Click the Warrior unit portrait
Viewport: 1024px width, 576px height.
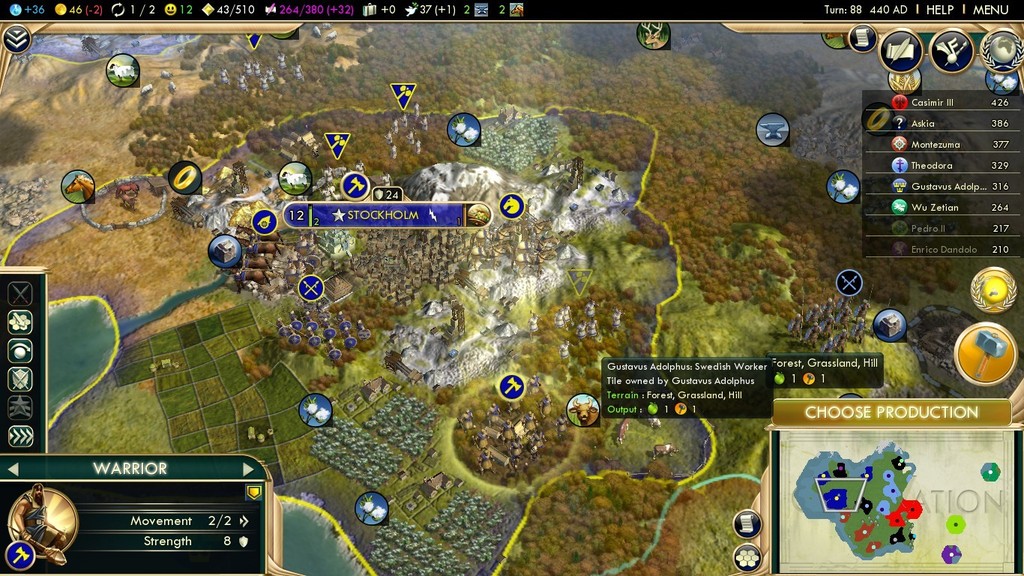[40, 518]
